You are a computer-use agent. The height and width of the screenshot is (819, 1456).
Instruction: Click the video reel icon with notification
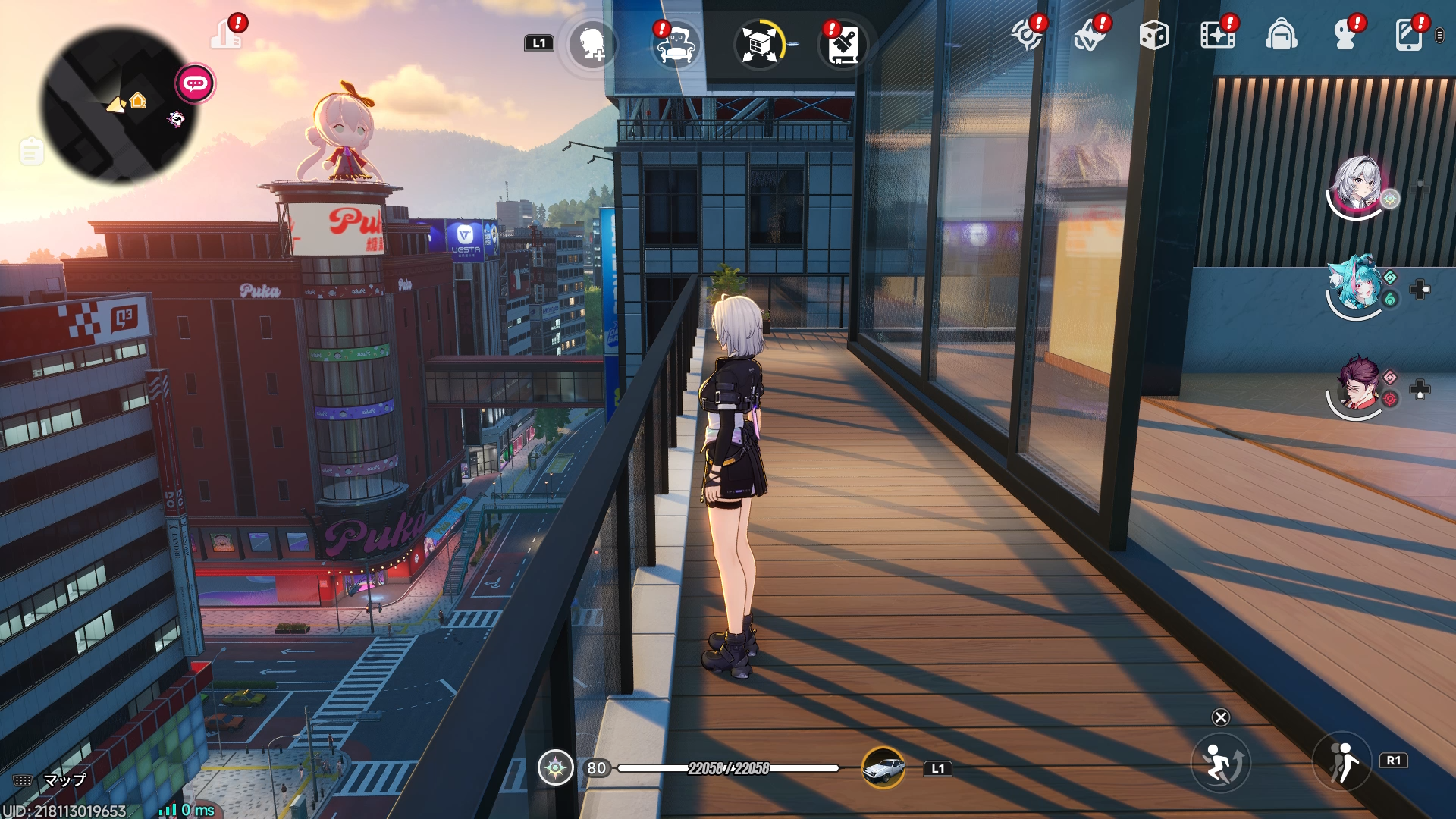[x=1217, y=34]
